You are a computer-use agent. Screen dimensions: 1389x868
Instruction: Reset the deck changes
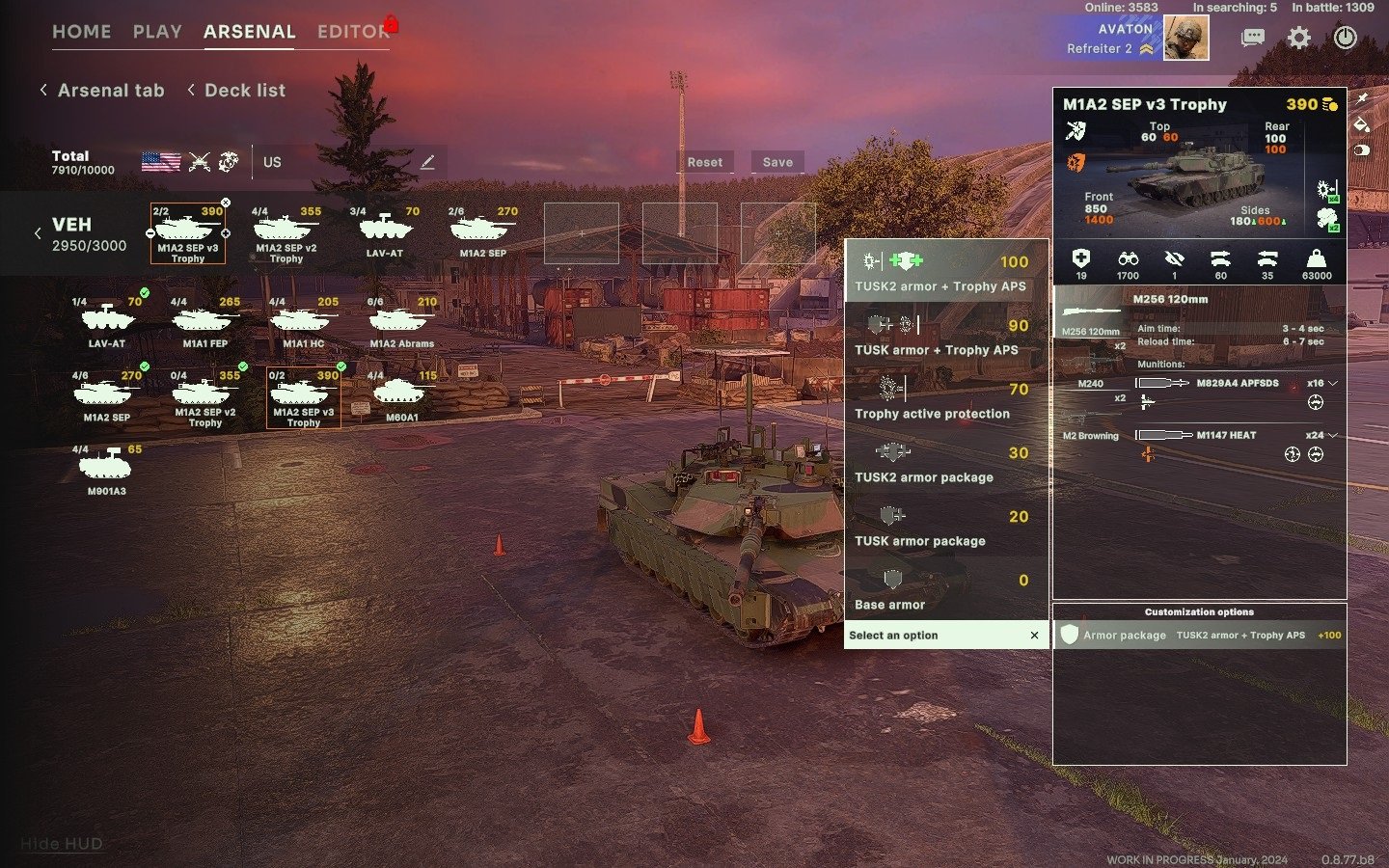pyautogui.click(x=704, y=162)
